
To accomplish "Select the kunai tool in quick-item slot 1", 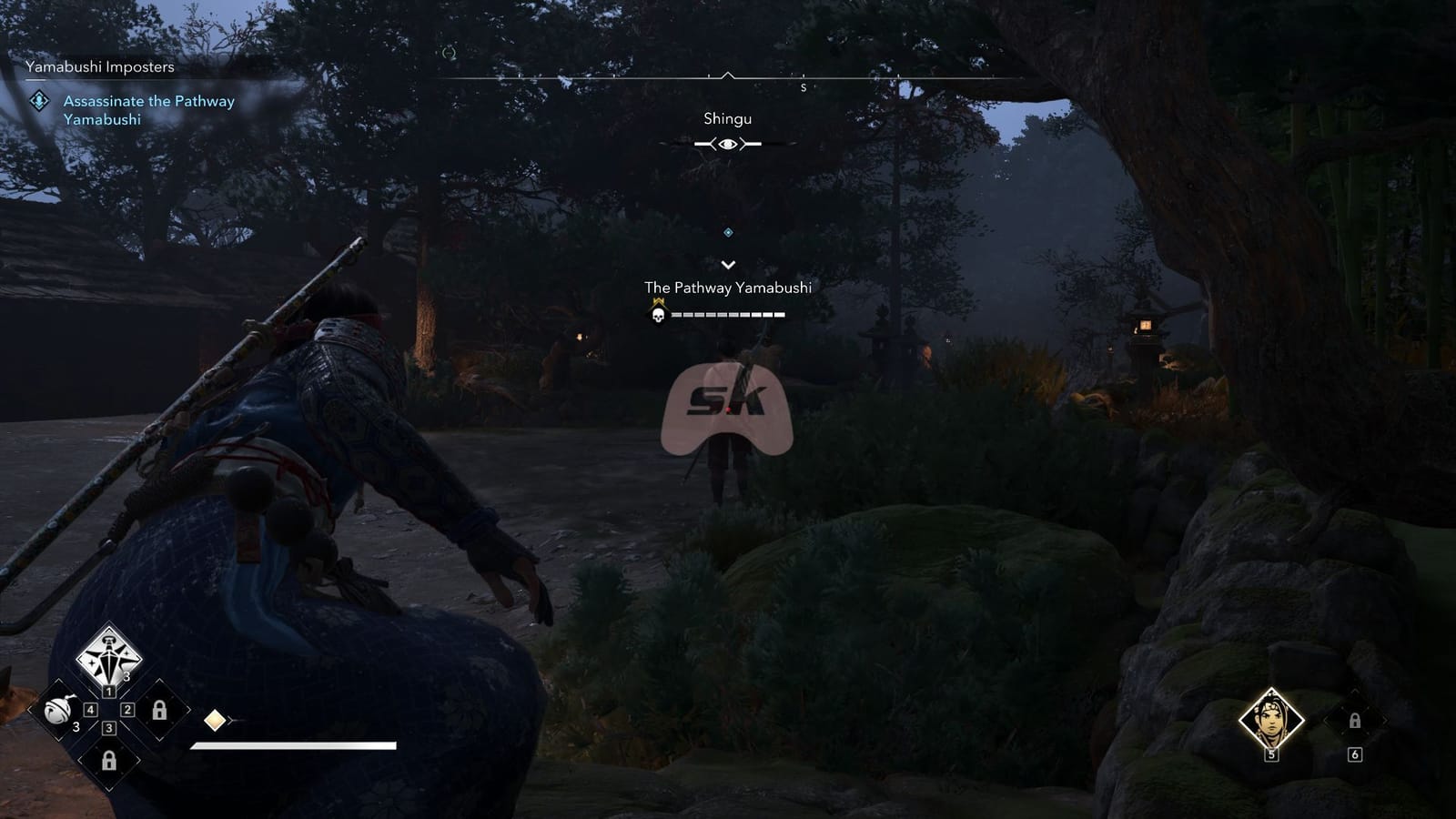I will point(109,657).
